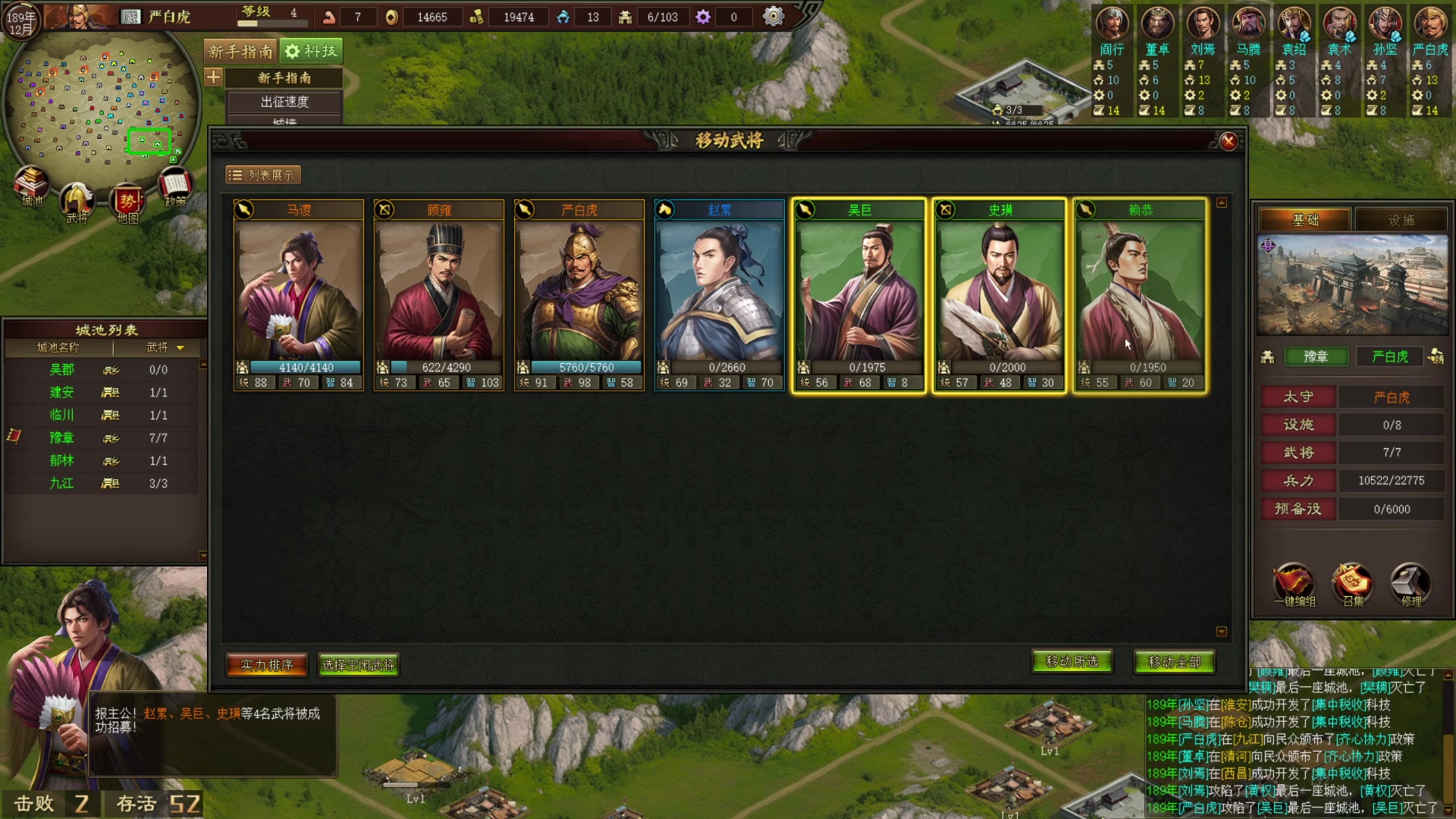Viewport: 1456px width, 819px height.
Task: Open the settings gear icon
Action: 773,16
